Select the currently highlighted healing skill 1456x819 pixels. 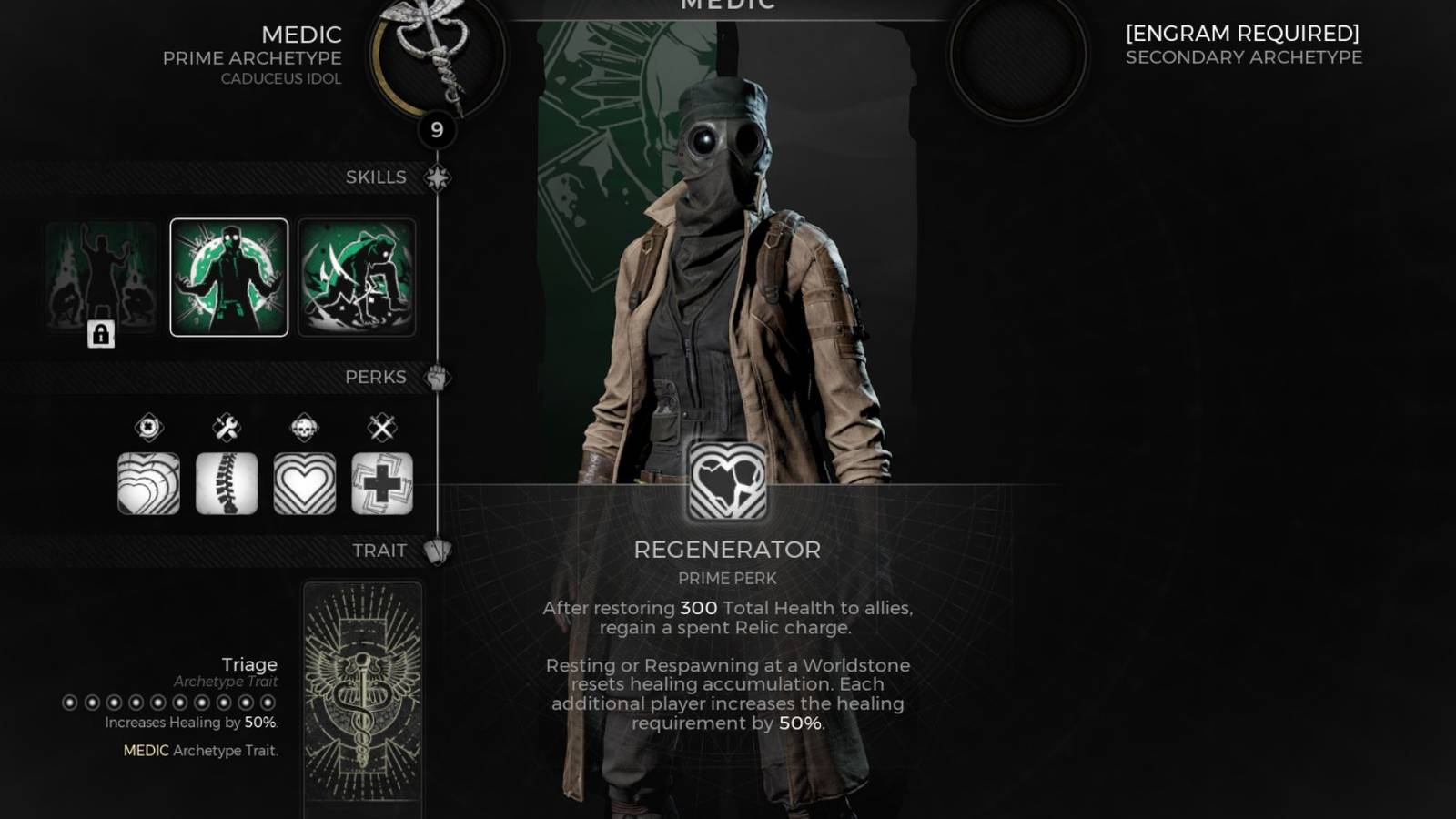(228, 275)
